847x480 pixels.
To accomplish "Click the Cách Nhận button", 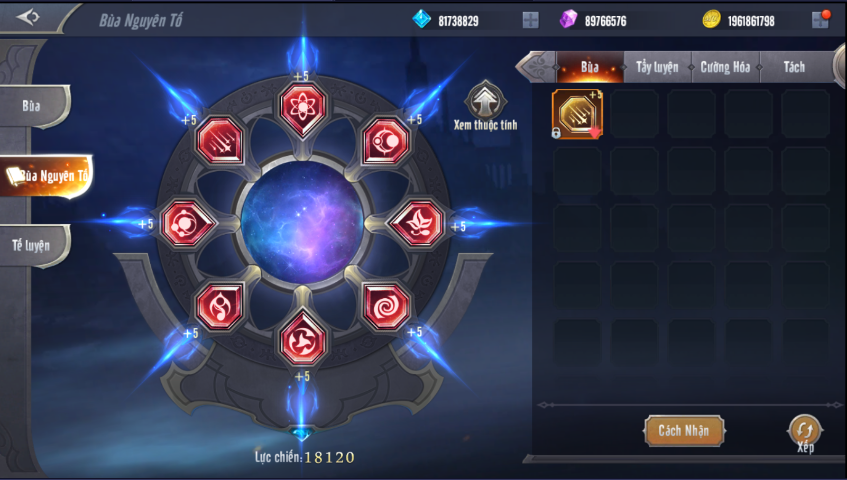I will [683, 430].
